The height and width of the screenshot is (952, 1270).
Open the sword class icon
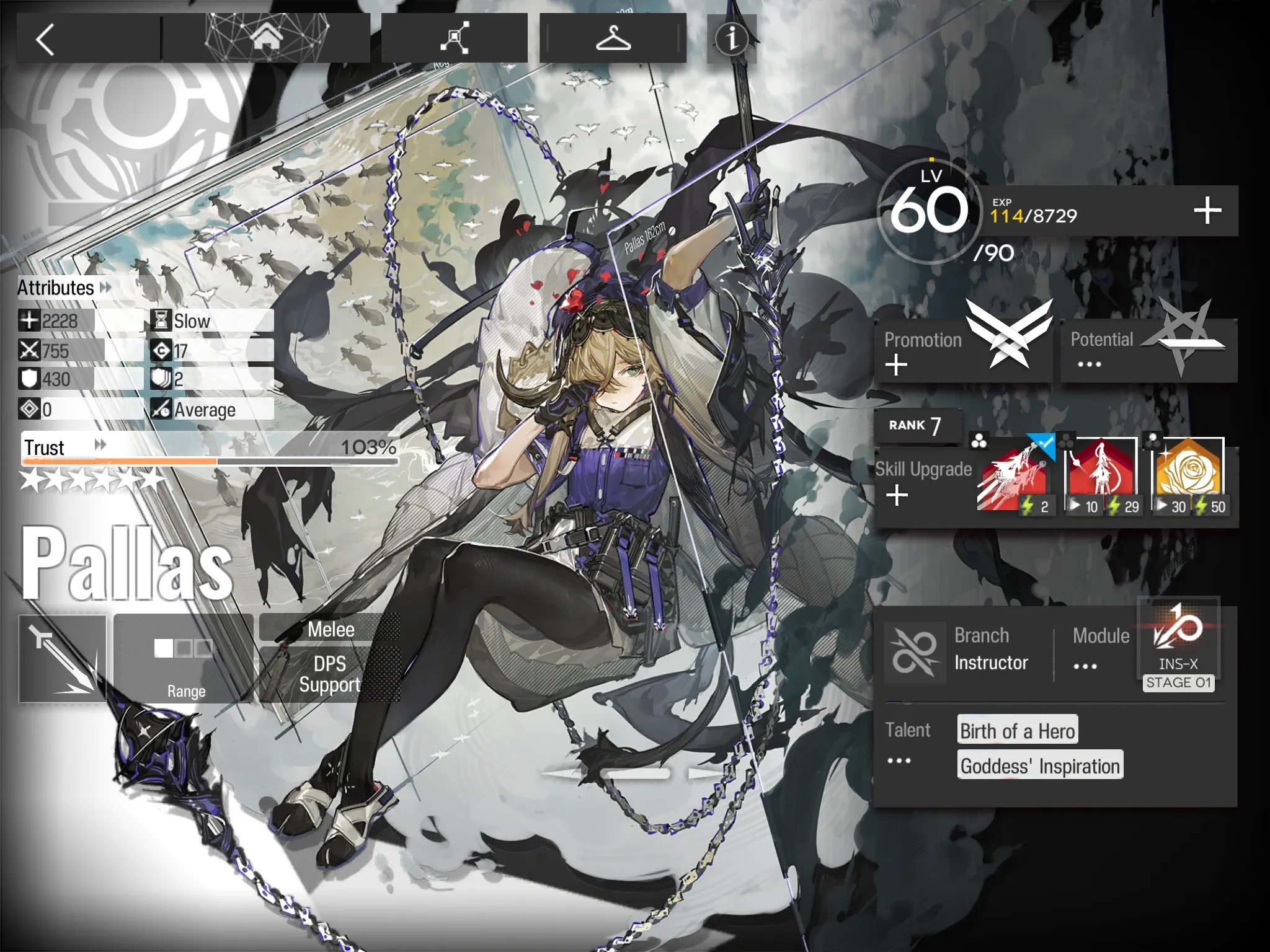63,659
